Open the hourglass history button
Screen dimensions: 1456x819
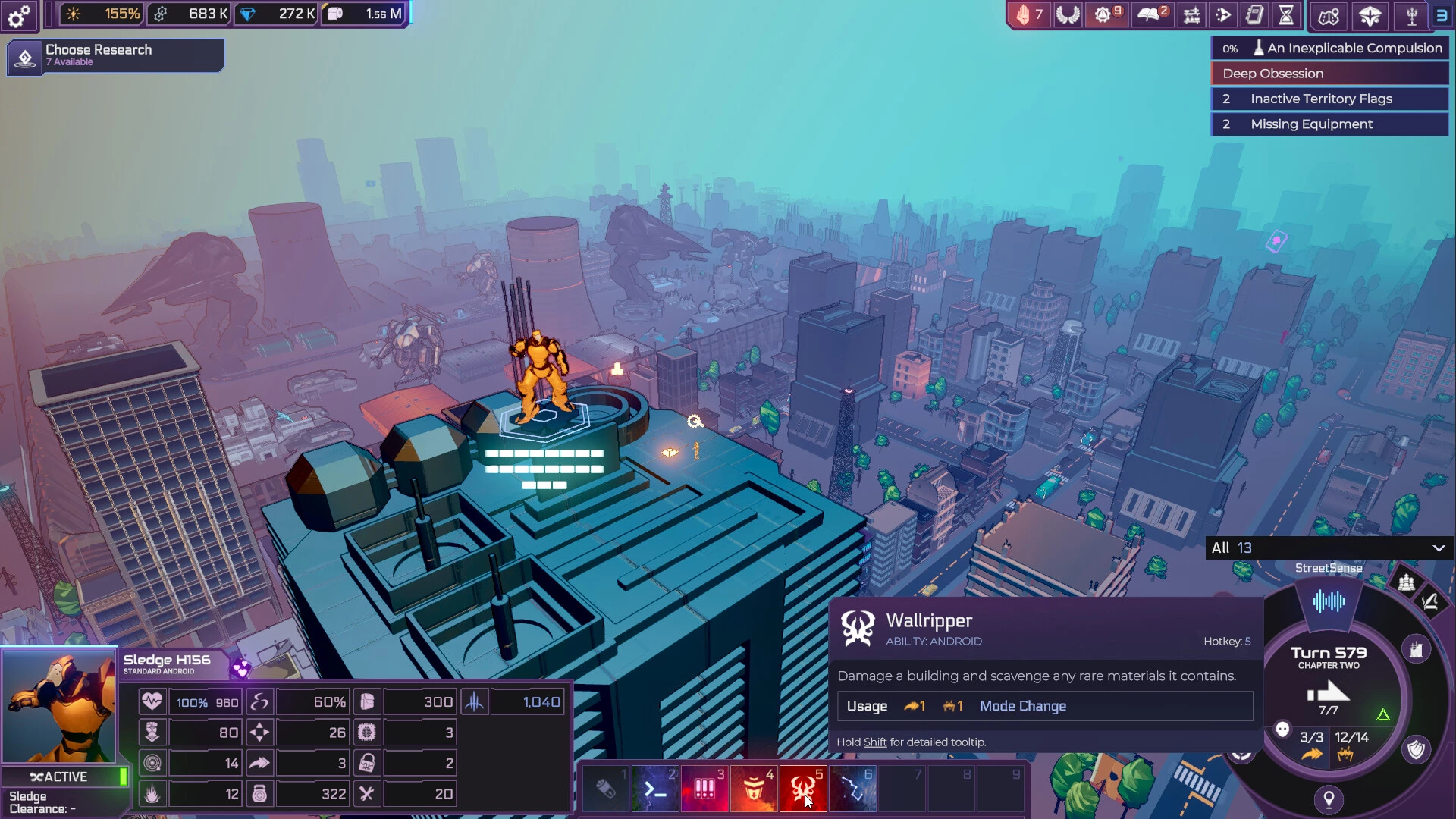pos(1286,14)
